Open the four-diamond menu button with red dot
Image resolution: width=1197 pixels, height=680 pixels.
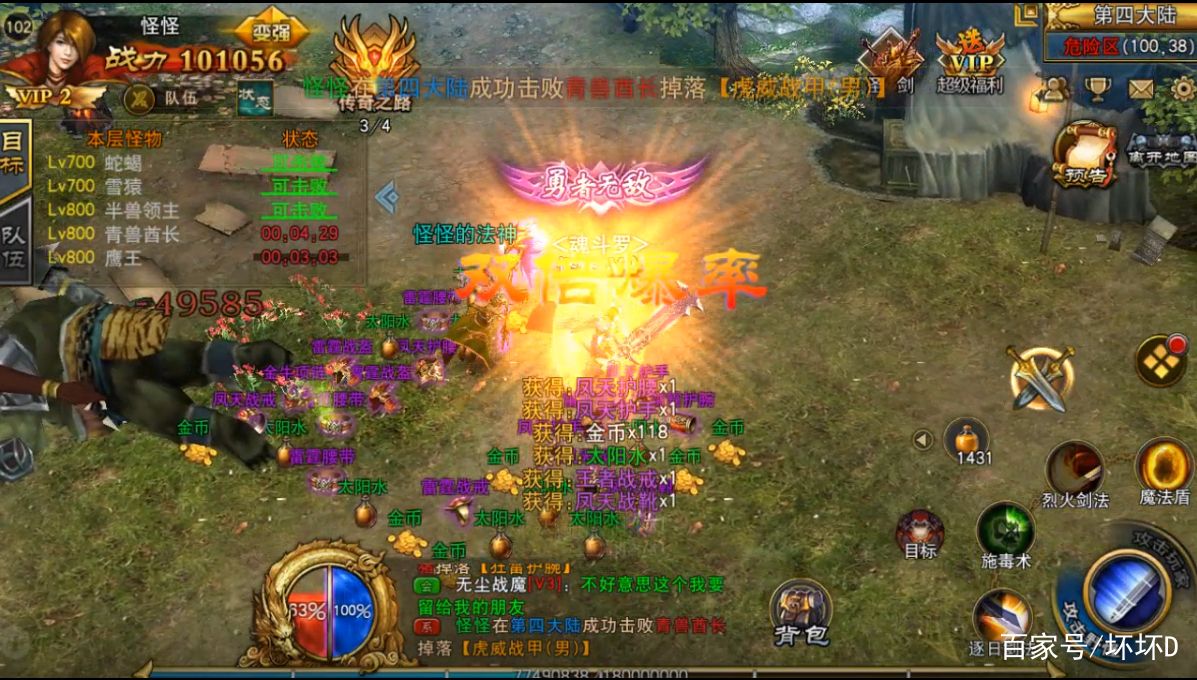(x=1162, y=360)
